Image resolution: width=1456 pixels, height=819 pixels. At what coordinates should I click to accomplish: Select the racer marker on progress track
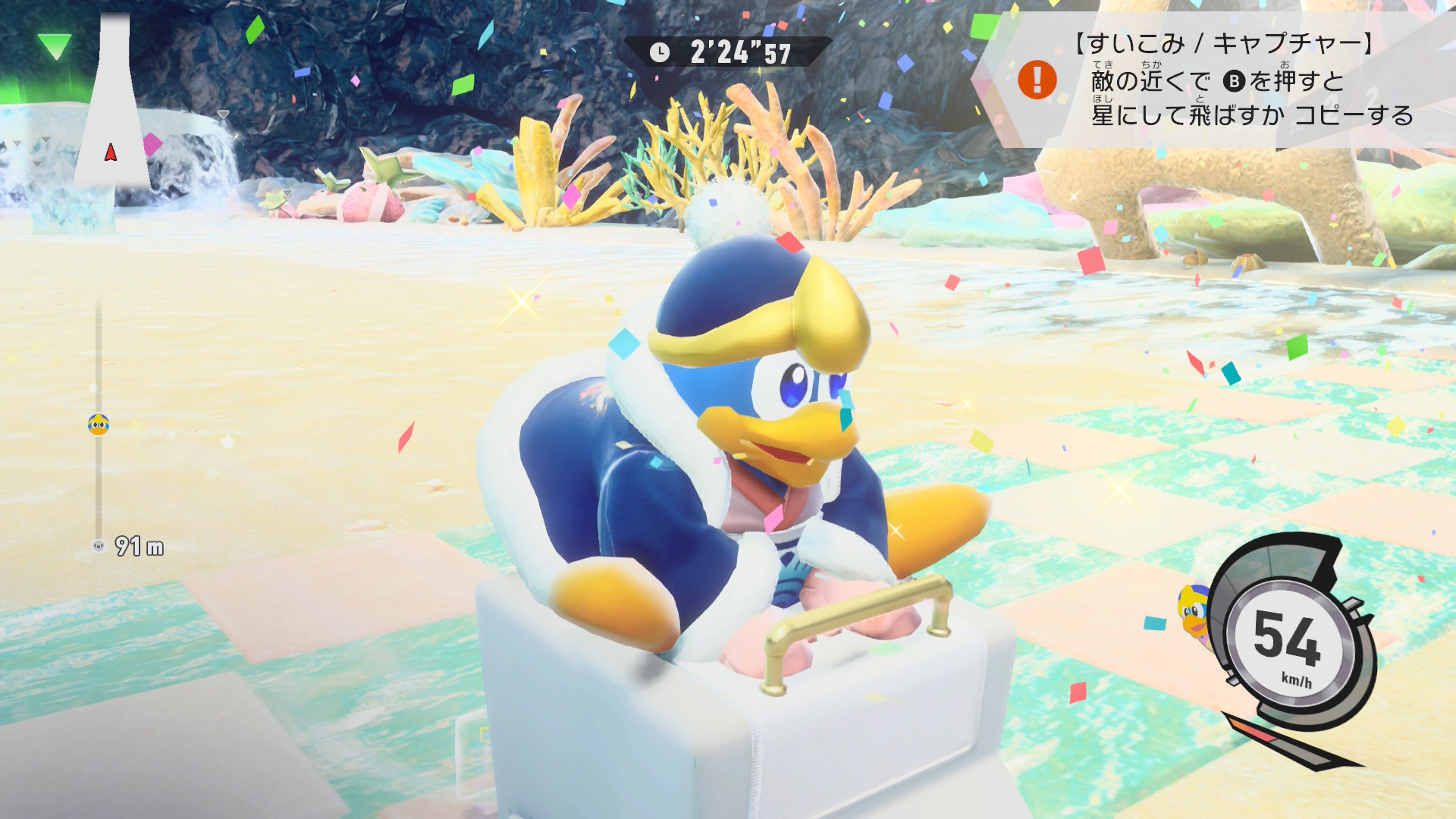(99, 425)
